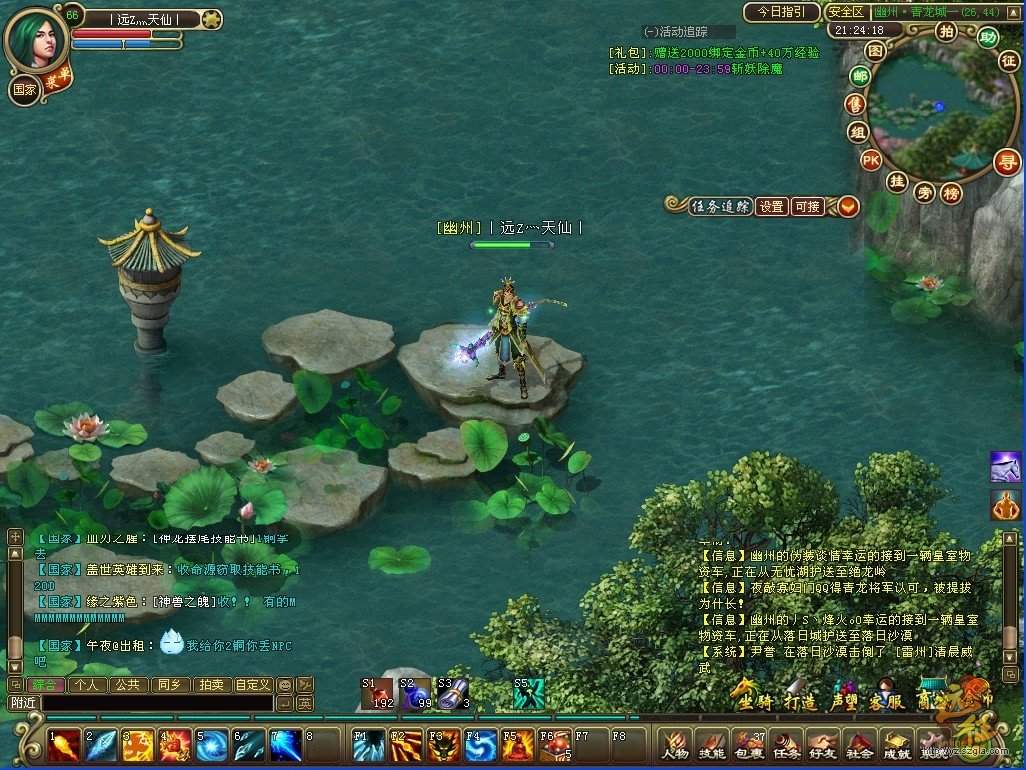Screen dimensions: 1026x770
Task: Click the circular minimap
Action: point(930,112)
